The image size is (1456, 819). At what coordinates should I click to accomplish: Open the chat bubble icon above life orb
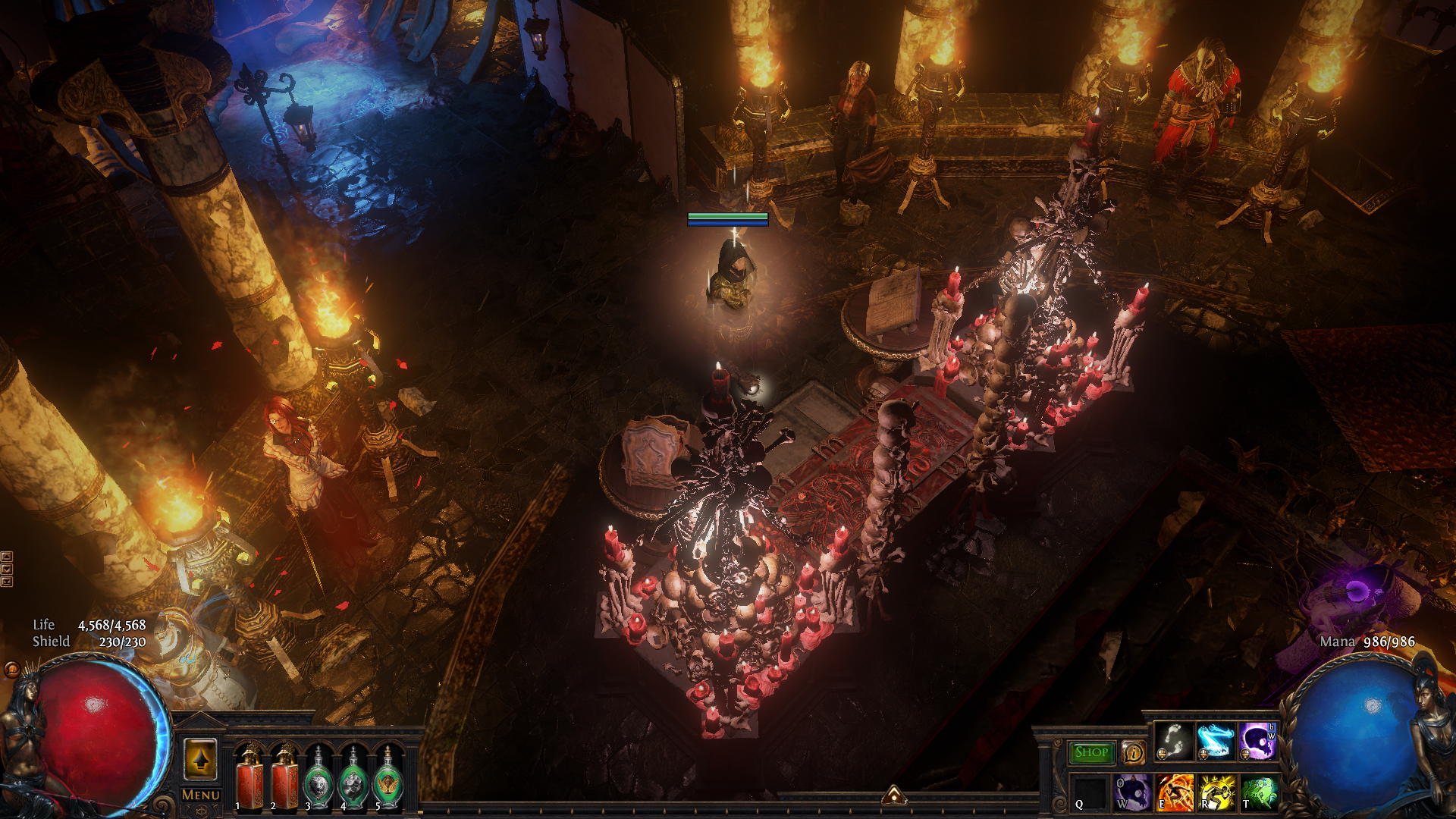[12, 670]
